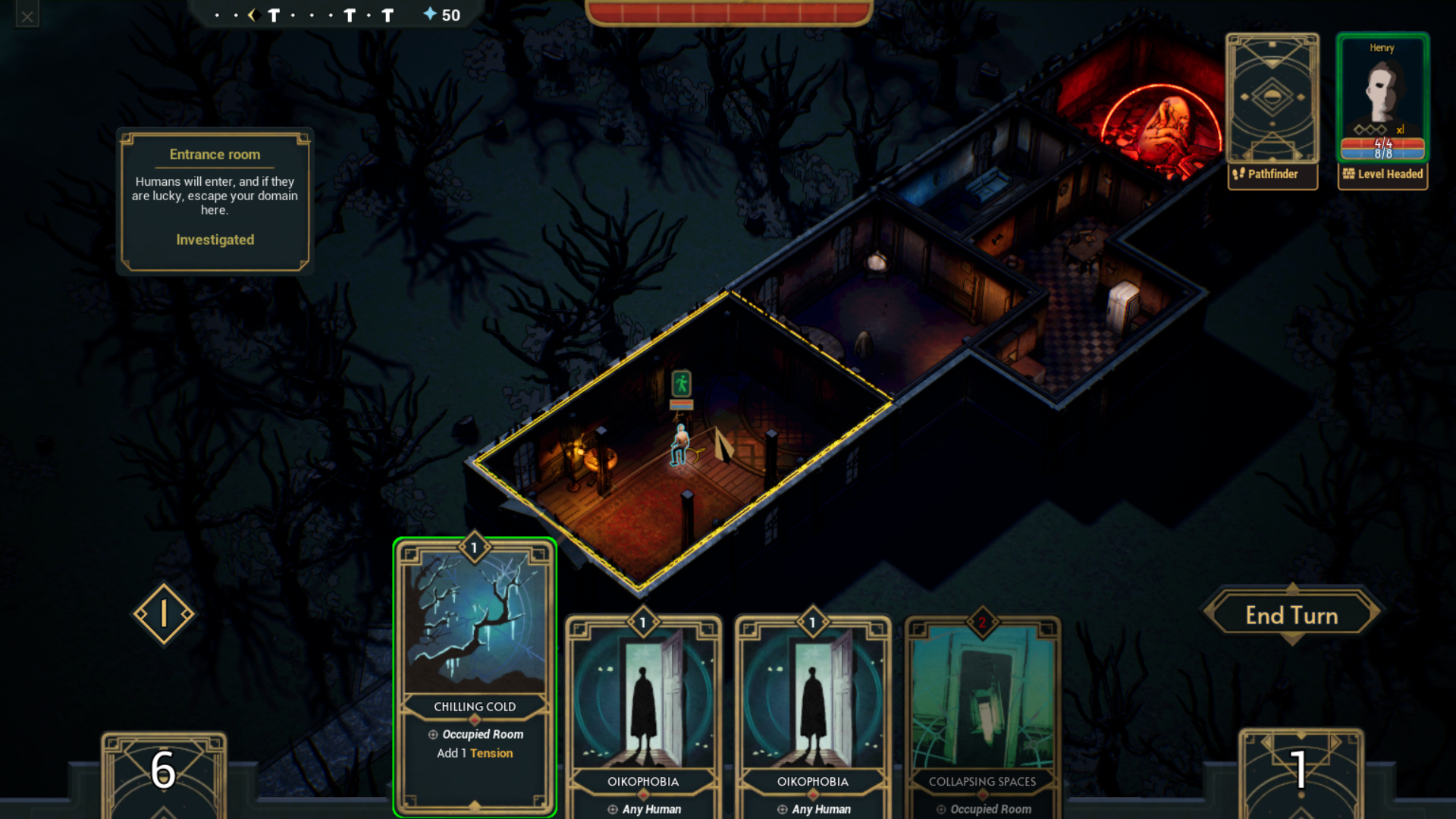Show the Level Headed trait
This screenshot has height=819, width=1456.
point(1382,174)
